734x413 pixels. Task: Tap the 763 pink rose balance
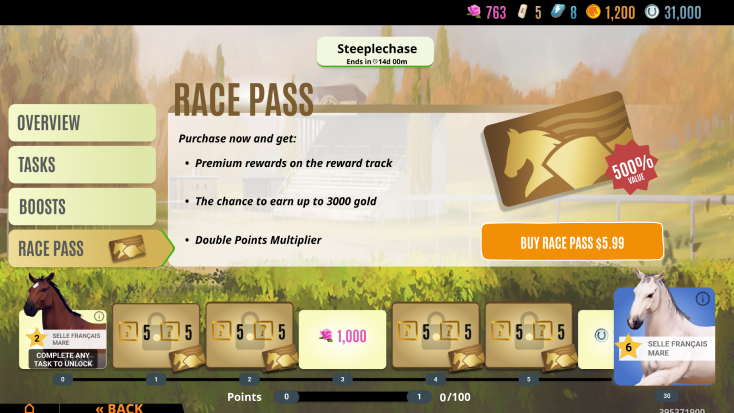point(487,12)
